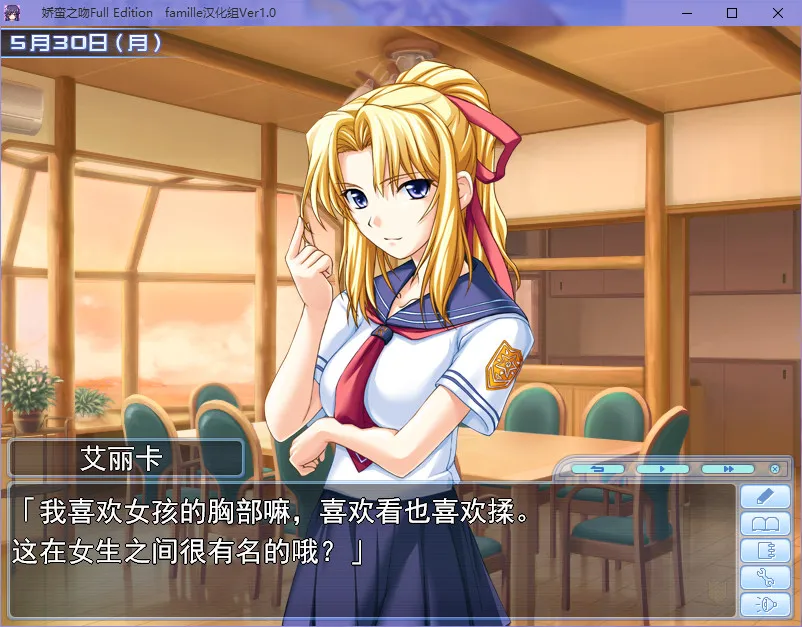Close the game window
Viewport: 802px width, 627px height.
coord(778,12)
